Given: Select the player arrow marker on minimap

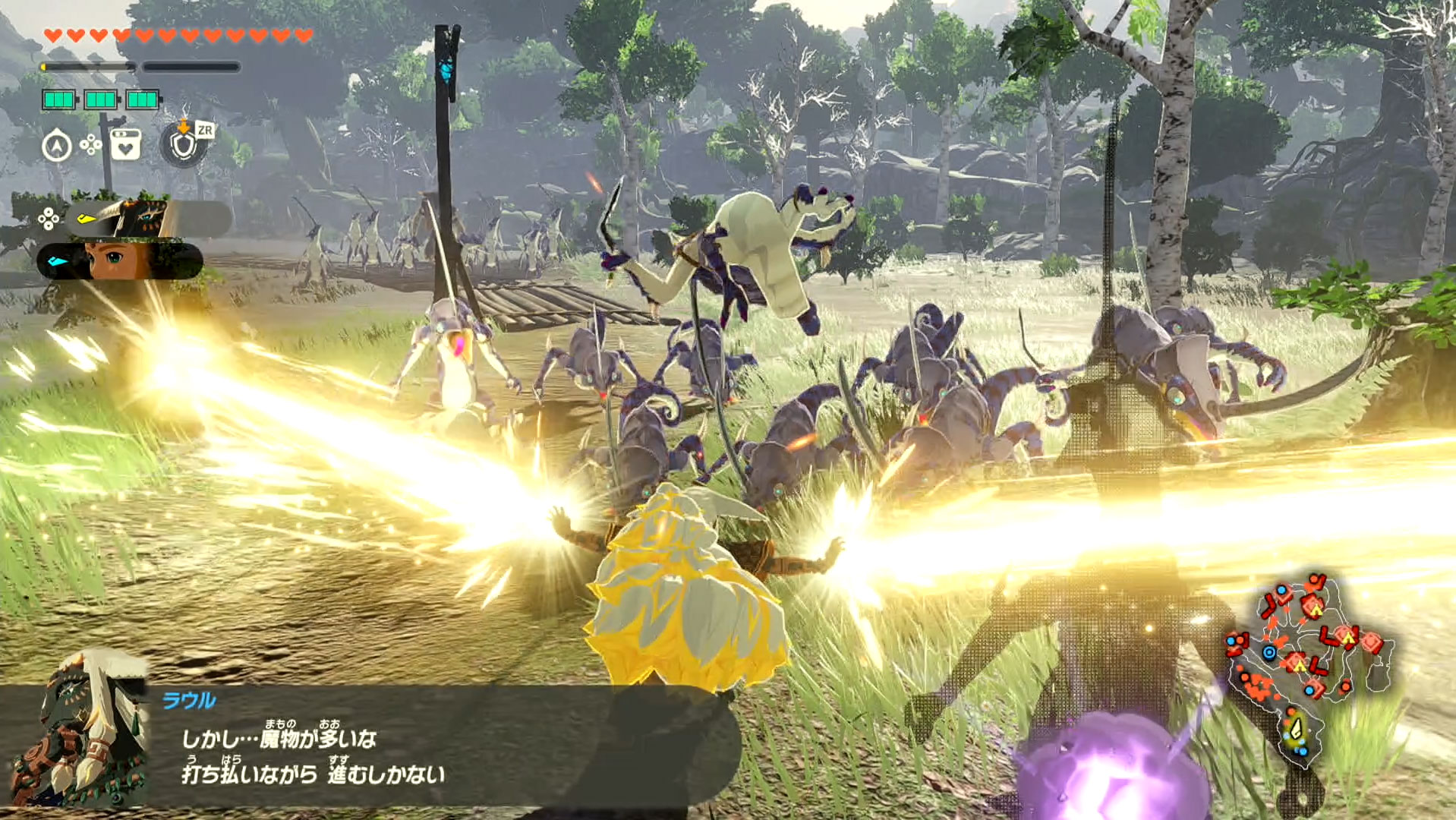Looking at the screenshot, I should (1297, 729).
